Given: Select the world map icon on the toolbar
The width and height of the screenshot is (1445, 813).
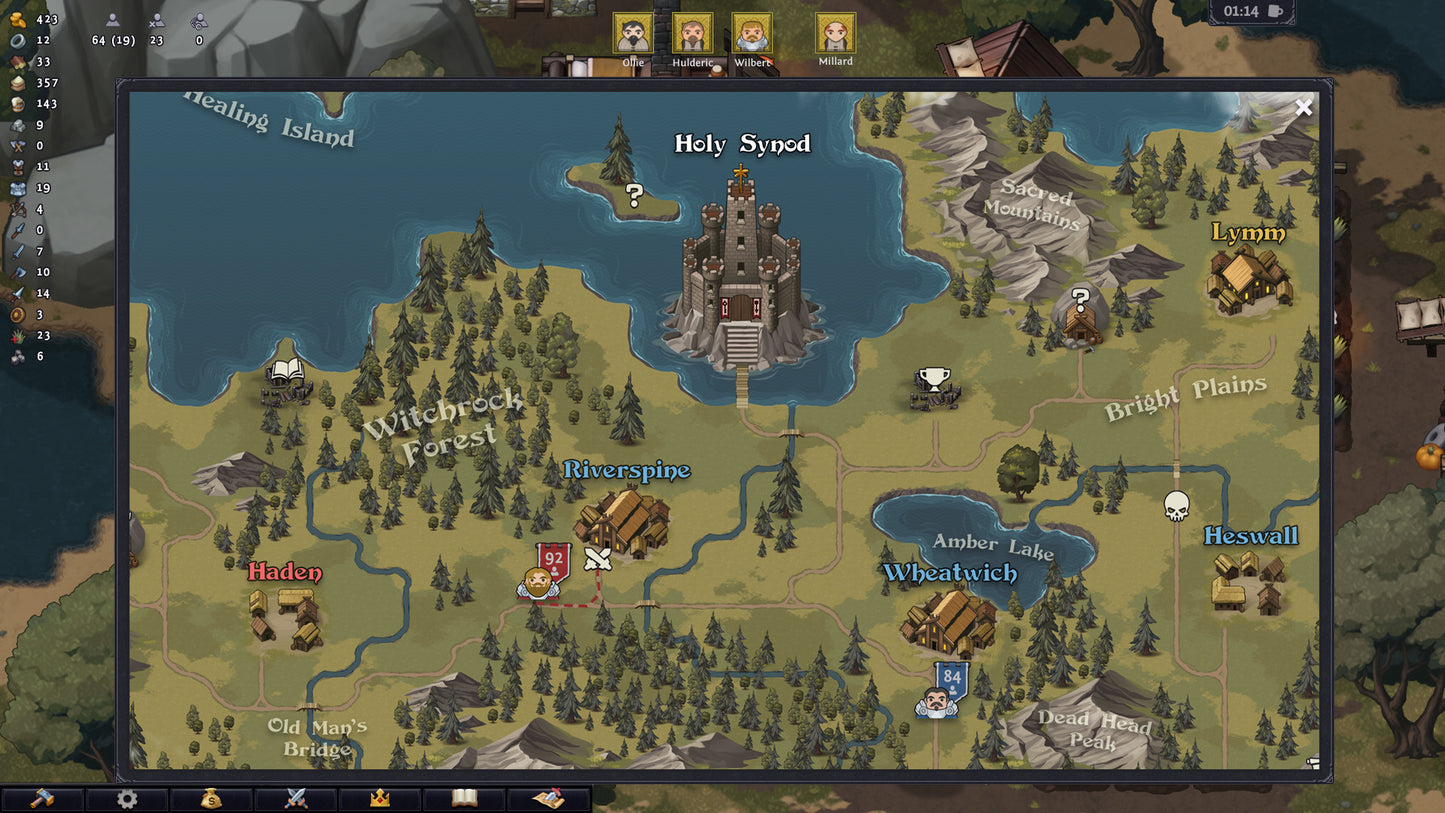Looking at the screenshot, I should [548, 798].
